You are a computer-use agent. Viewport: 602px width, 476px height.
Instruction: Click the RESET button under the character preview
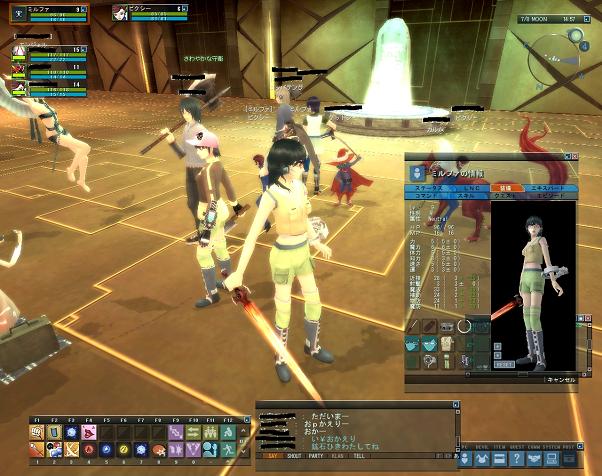[x=505, y=365]
